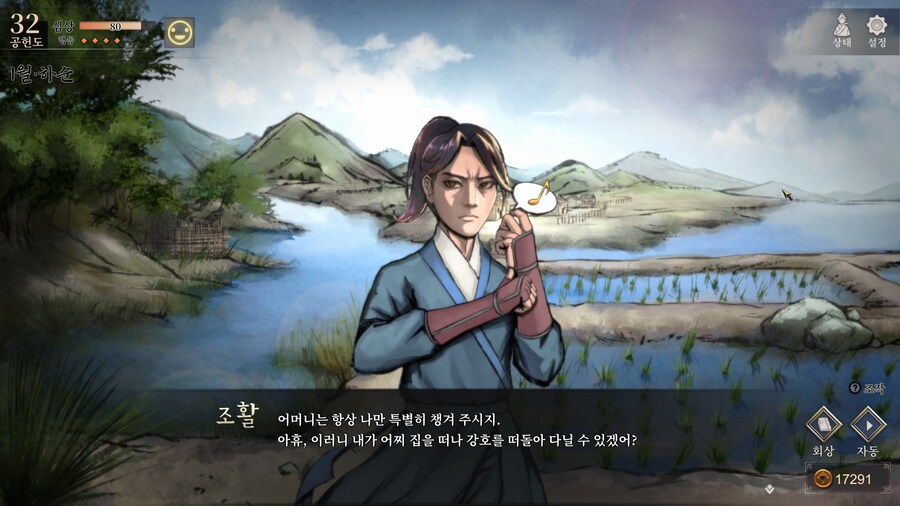This screenshot has width=900, height=506.
Task: Open the 상태 status screen
Action: tap(842, 29)
